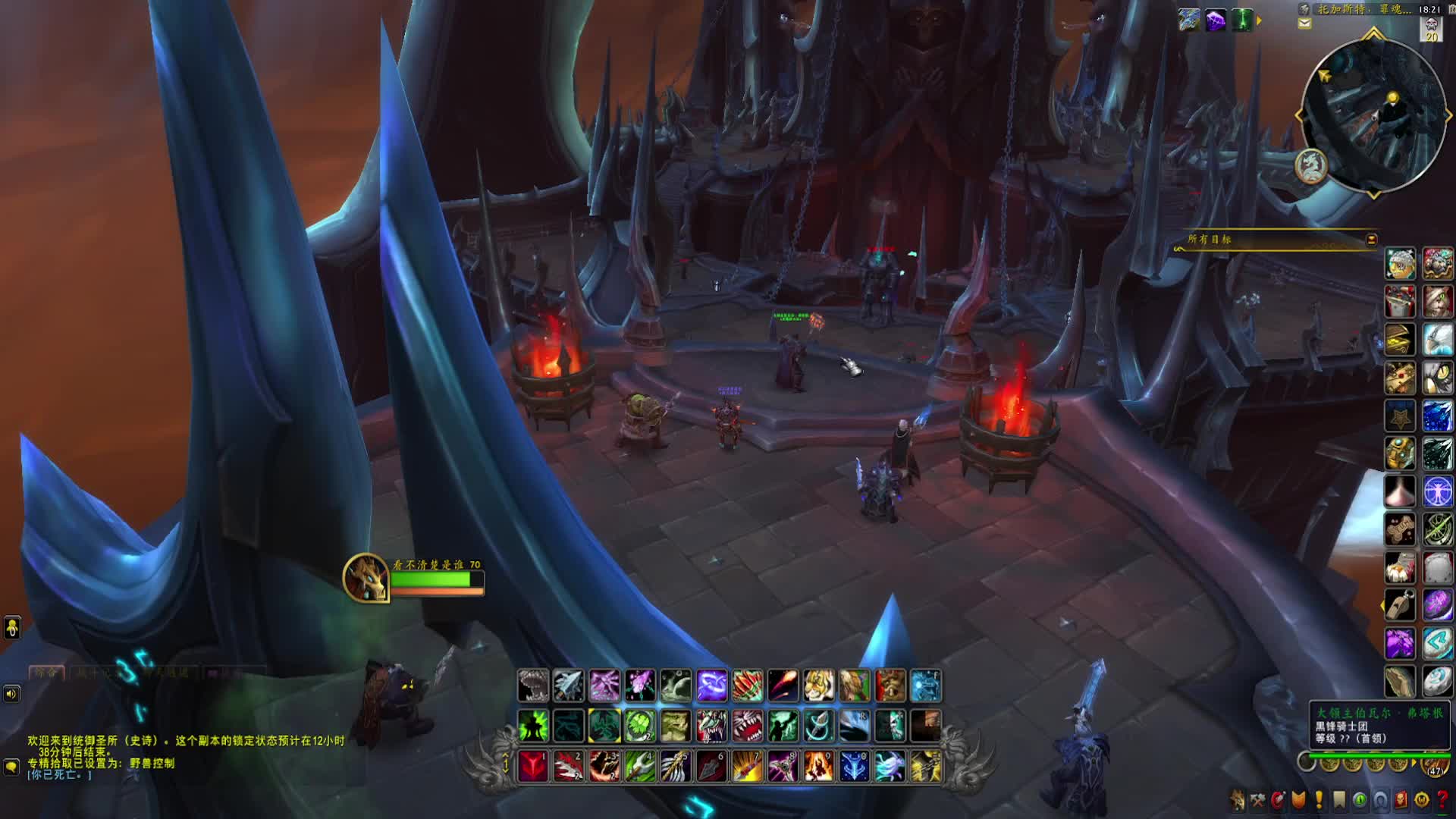Screen dimensions: 1456x819
Task: Open the red question mark help button
Action: coord(1442,800)
